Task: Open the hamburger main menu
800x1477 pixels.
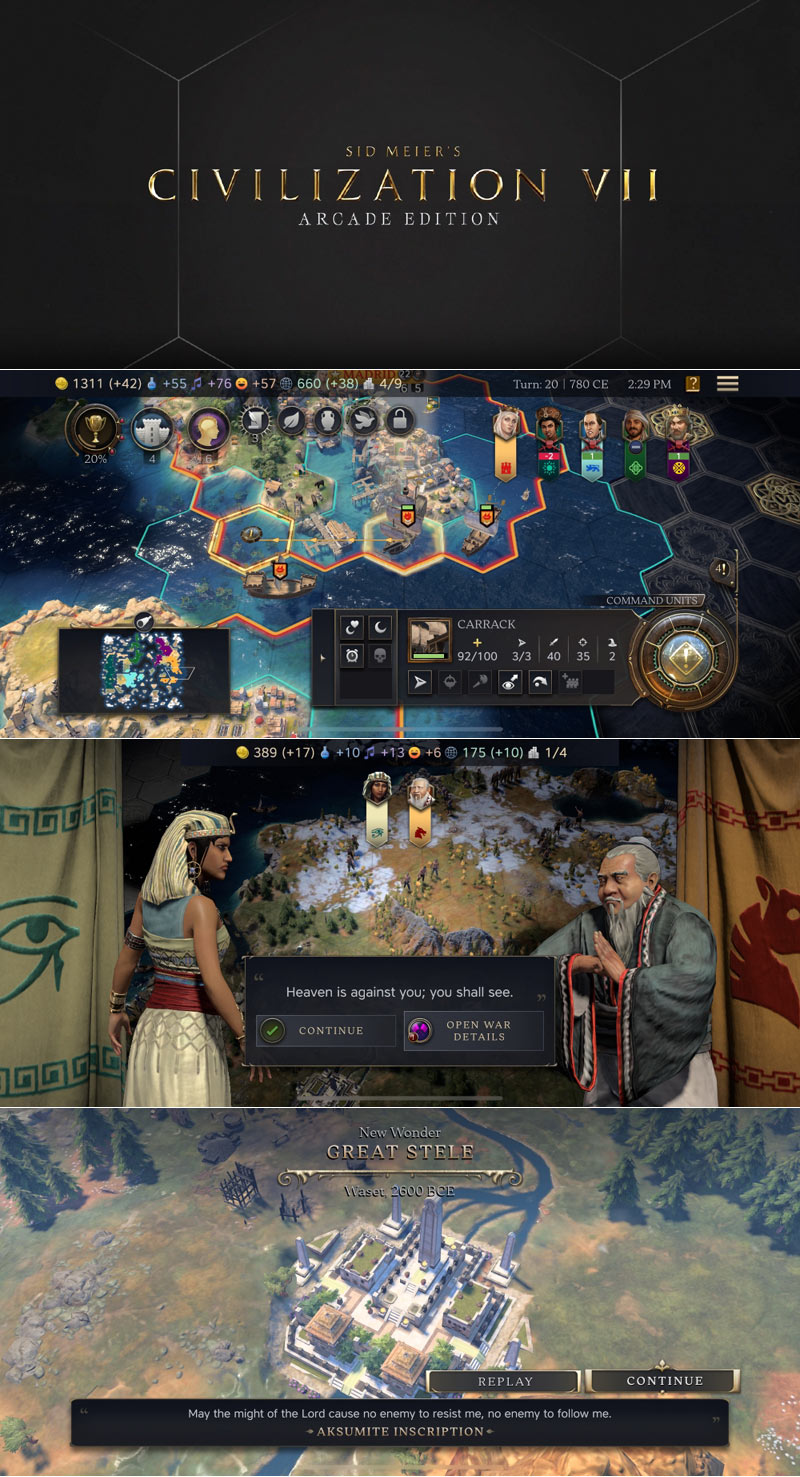Action: tap(727, 384)
